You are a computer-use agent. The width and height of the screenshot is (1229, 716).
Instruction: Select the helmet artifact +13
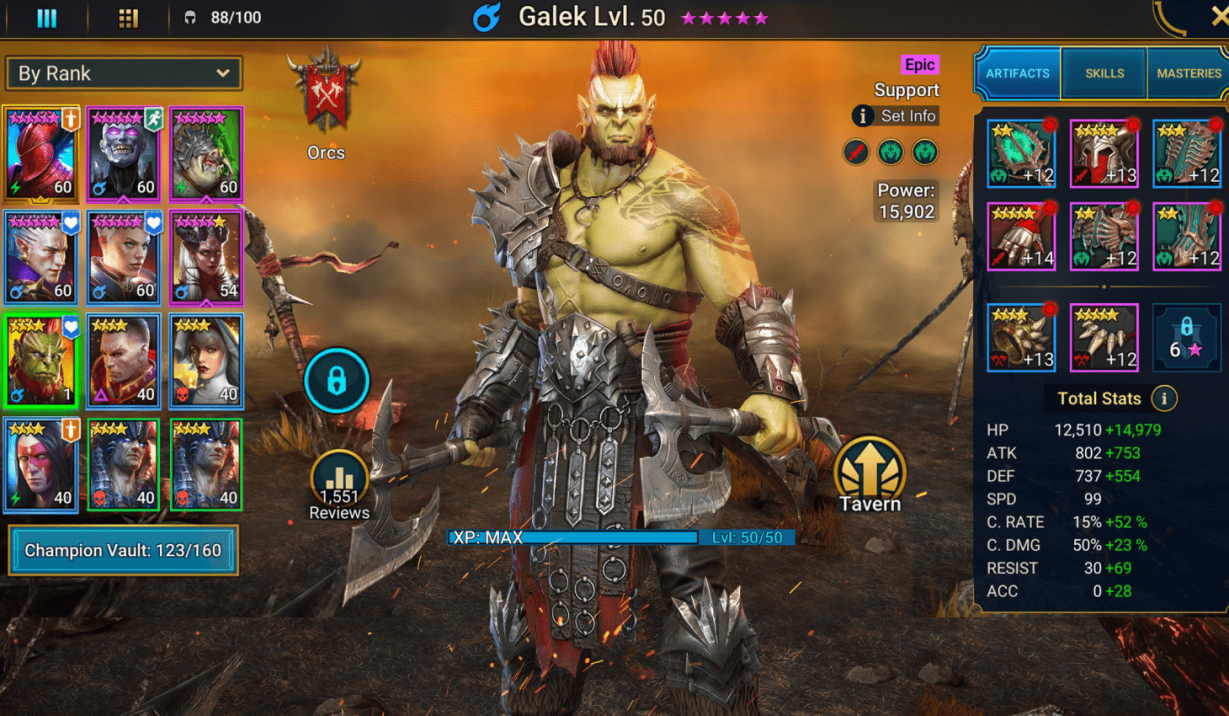point(1104,153)
